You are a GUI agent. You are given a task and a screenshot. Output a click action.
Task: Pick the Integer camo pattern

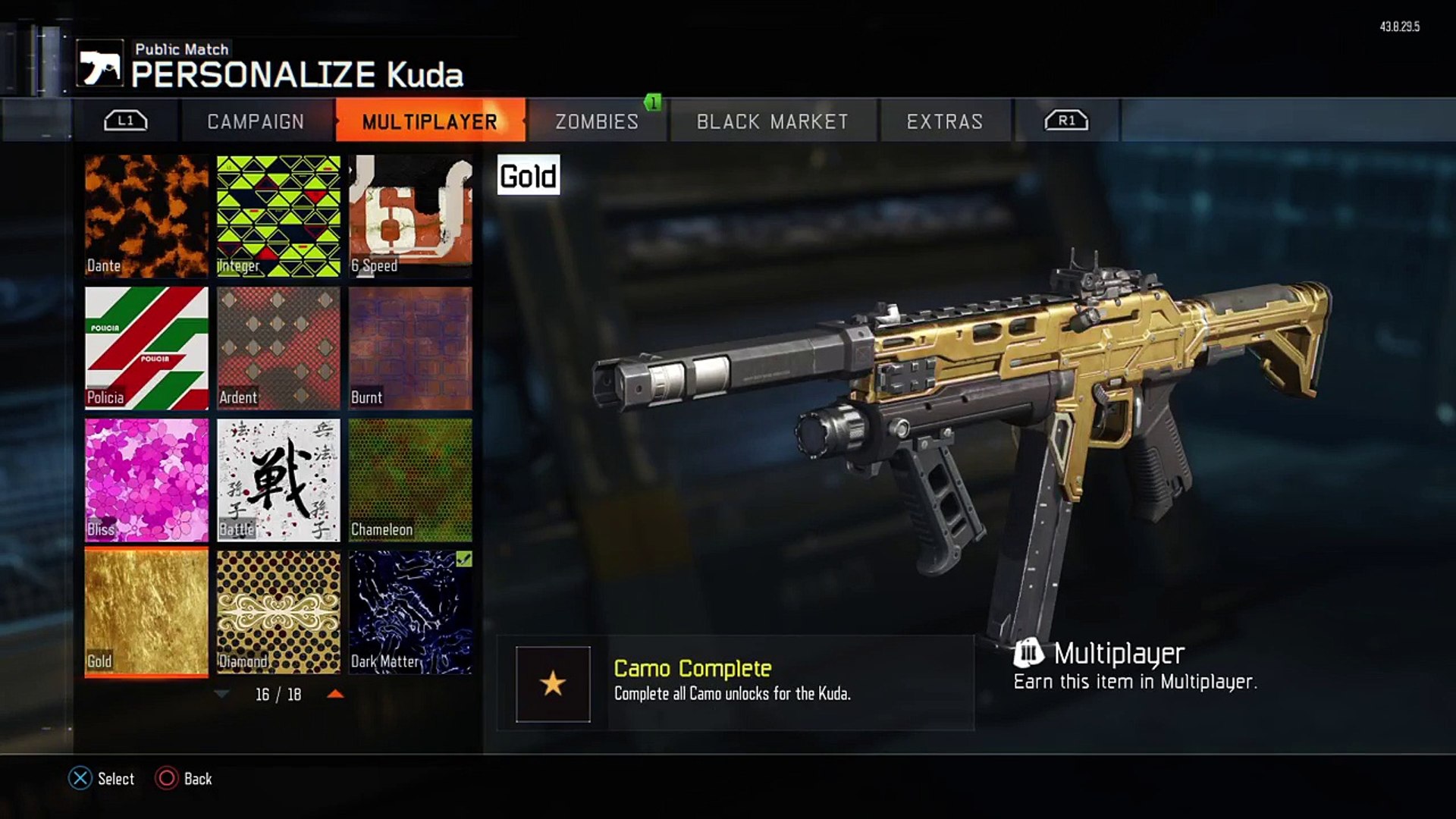point(278,216)
